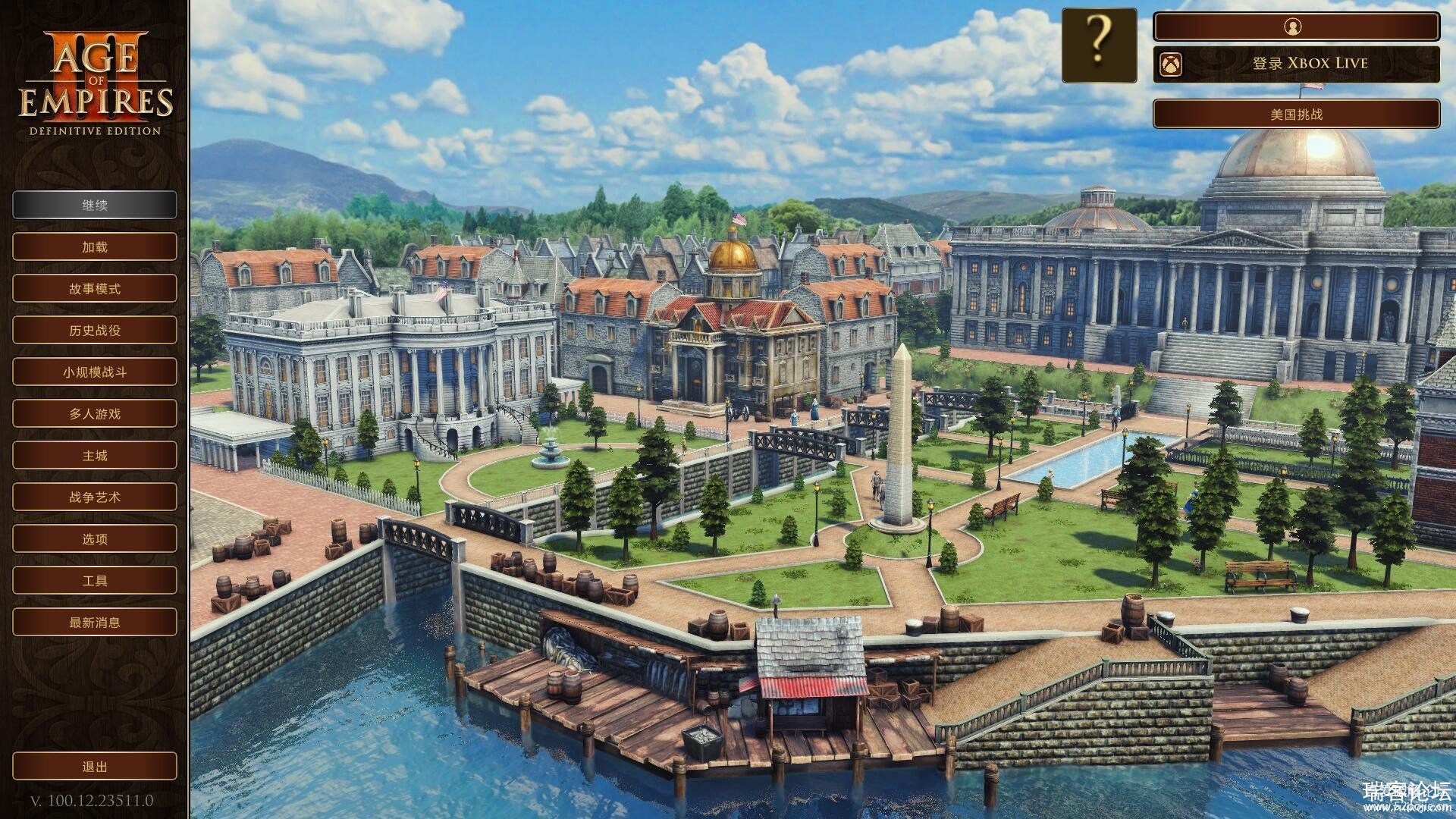Open the 加载 (Load) menu
This screenshot has width=1456, height=819.
pos(95,246)
